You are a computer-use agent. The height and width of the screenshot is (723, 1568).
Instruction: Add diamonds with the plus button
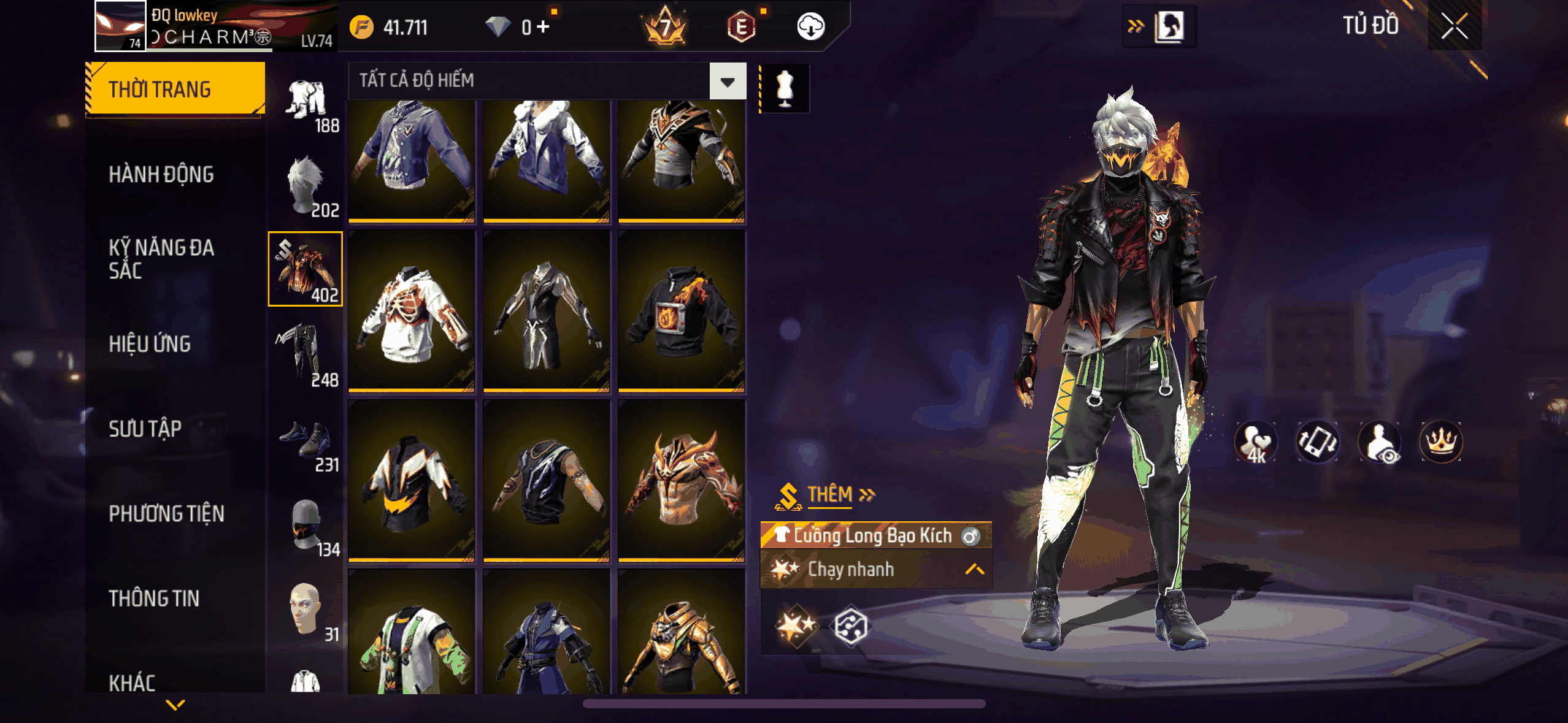(x=543, y=27)
